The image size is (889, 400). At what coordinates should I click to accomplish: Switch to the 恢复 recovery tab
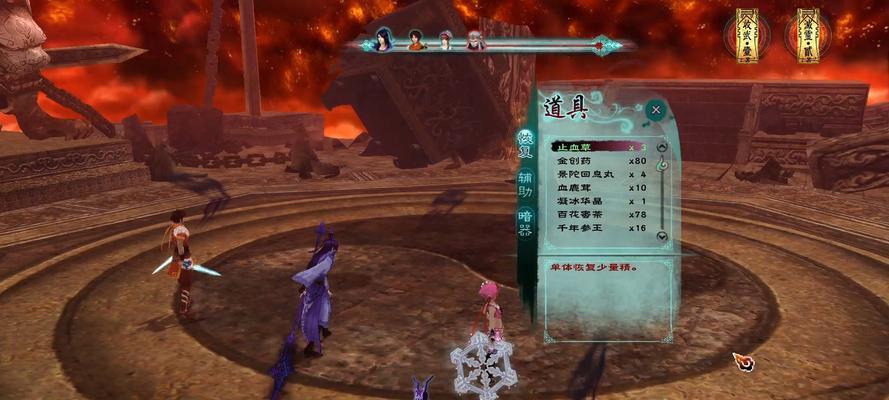(524, 145)
